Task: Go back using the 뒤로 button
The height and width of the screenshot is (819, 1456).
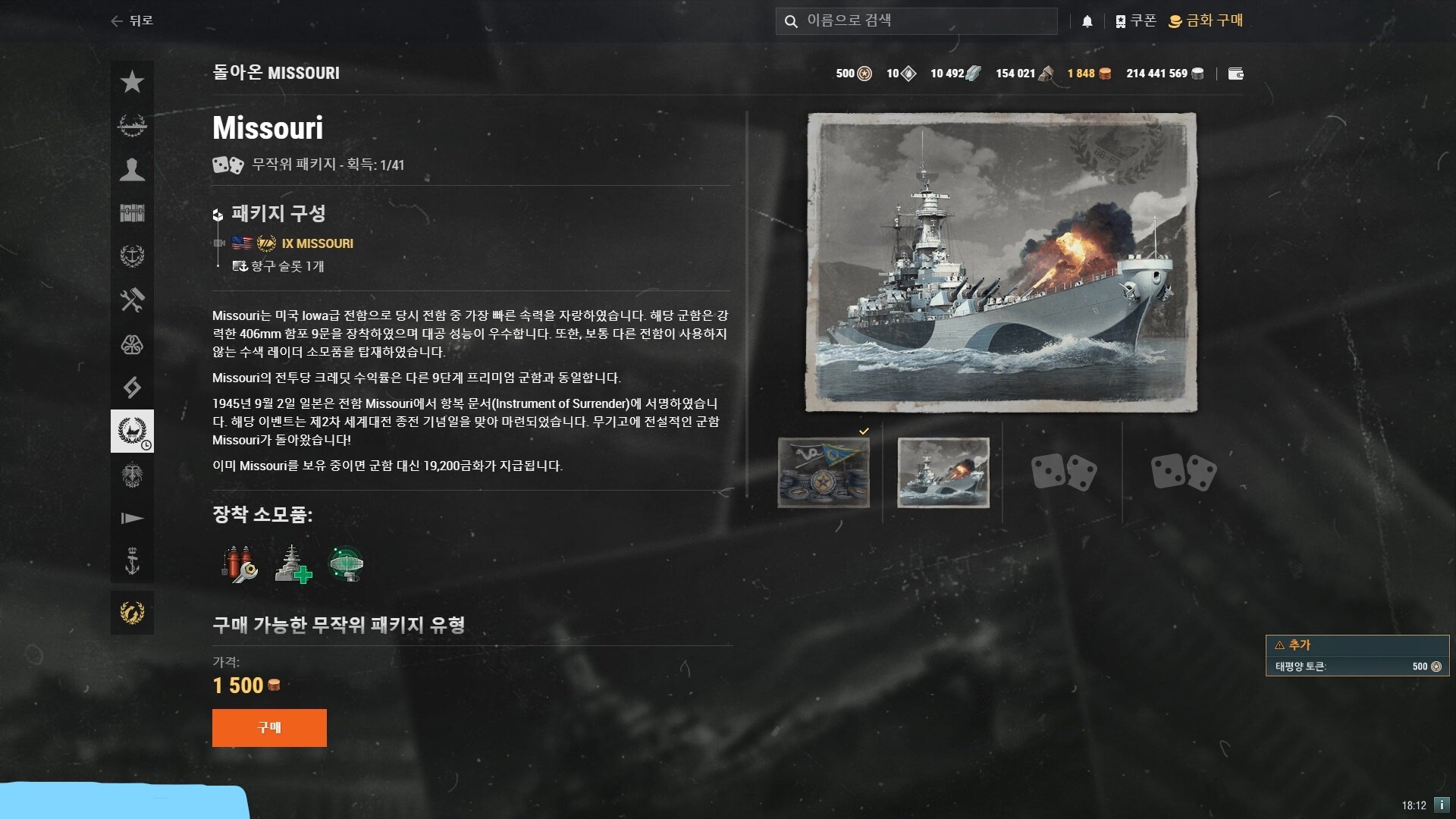Action: point(132,20)
